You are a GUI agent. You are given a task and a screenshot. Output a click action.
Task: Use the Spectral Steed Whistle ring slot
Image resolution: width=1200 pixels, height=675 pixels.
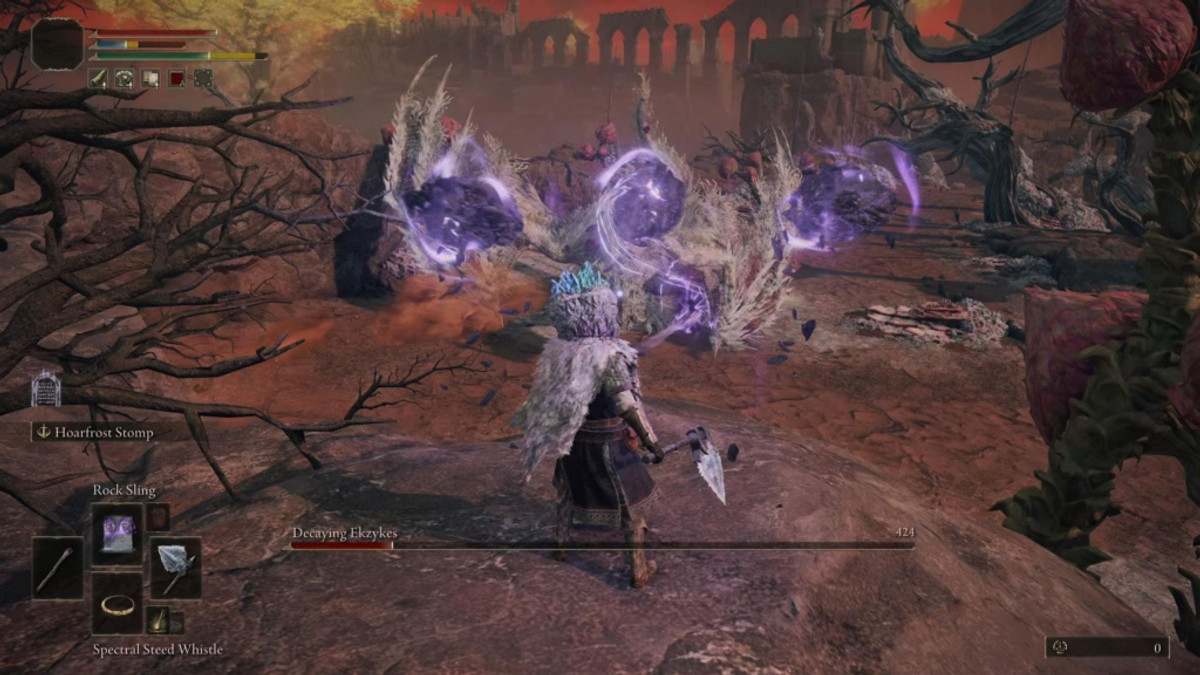tap(118, 603)
